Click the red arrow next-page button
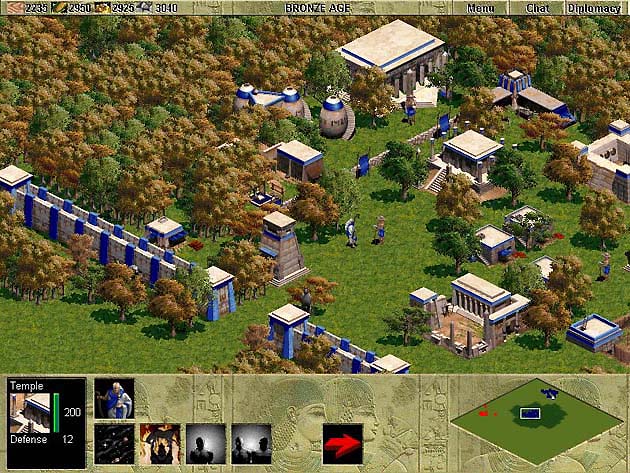630x473 pixels. tap(342, 443)
